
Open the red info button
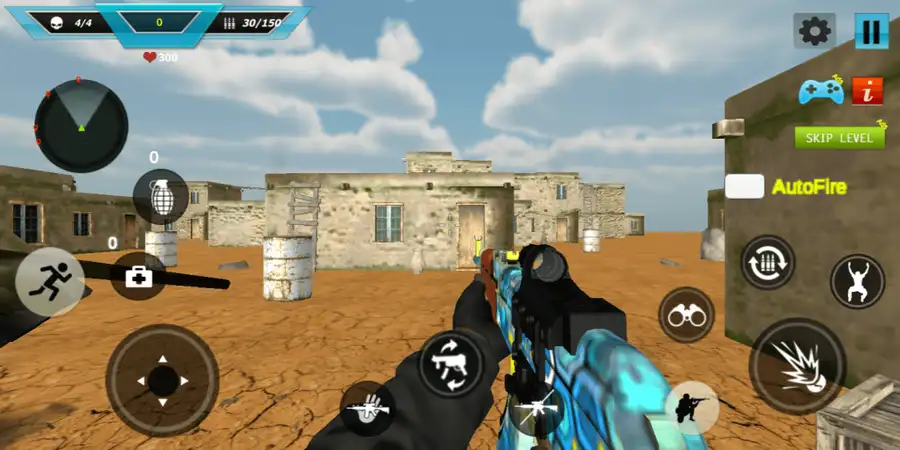(868, 91)
